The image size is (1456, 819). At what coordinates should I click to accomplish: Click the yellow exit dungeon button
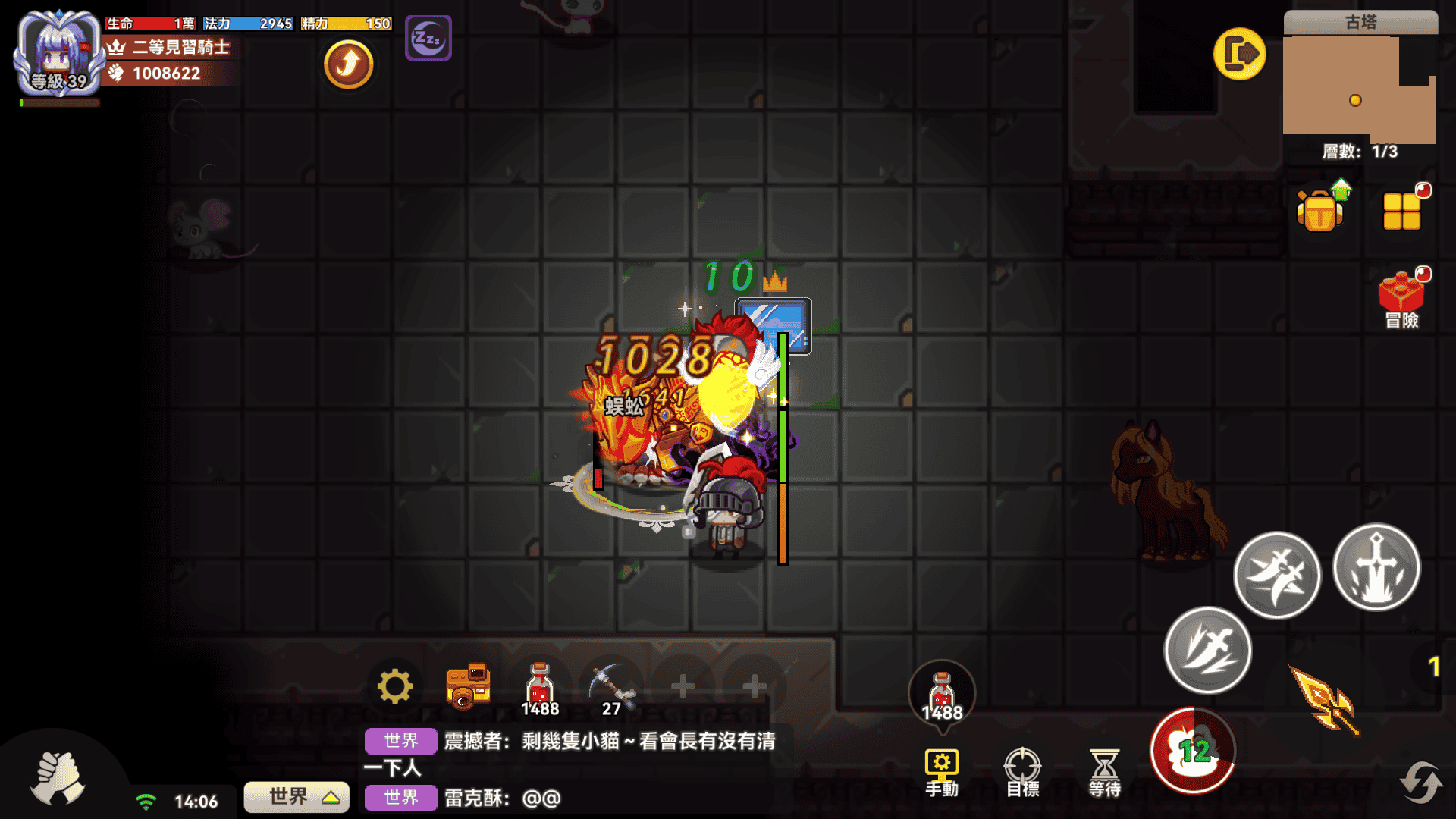coord(1239,55)
